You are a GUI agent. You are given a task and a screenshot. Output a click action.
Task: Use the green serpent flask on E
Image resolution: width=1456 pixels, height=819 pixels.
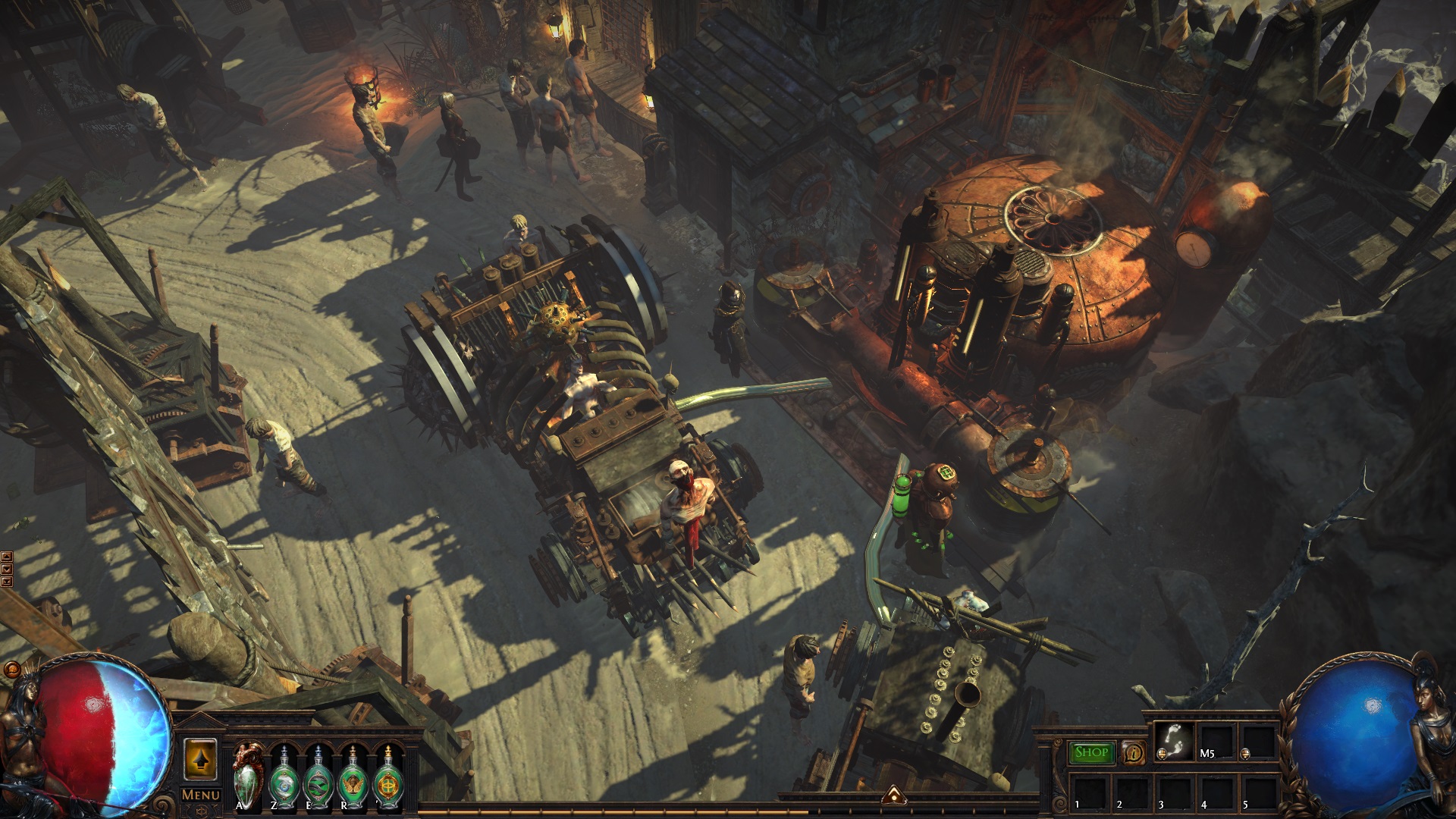coord(318,777)
